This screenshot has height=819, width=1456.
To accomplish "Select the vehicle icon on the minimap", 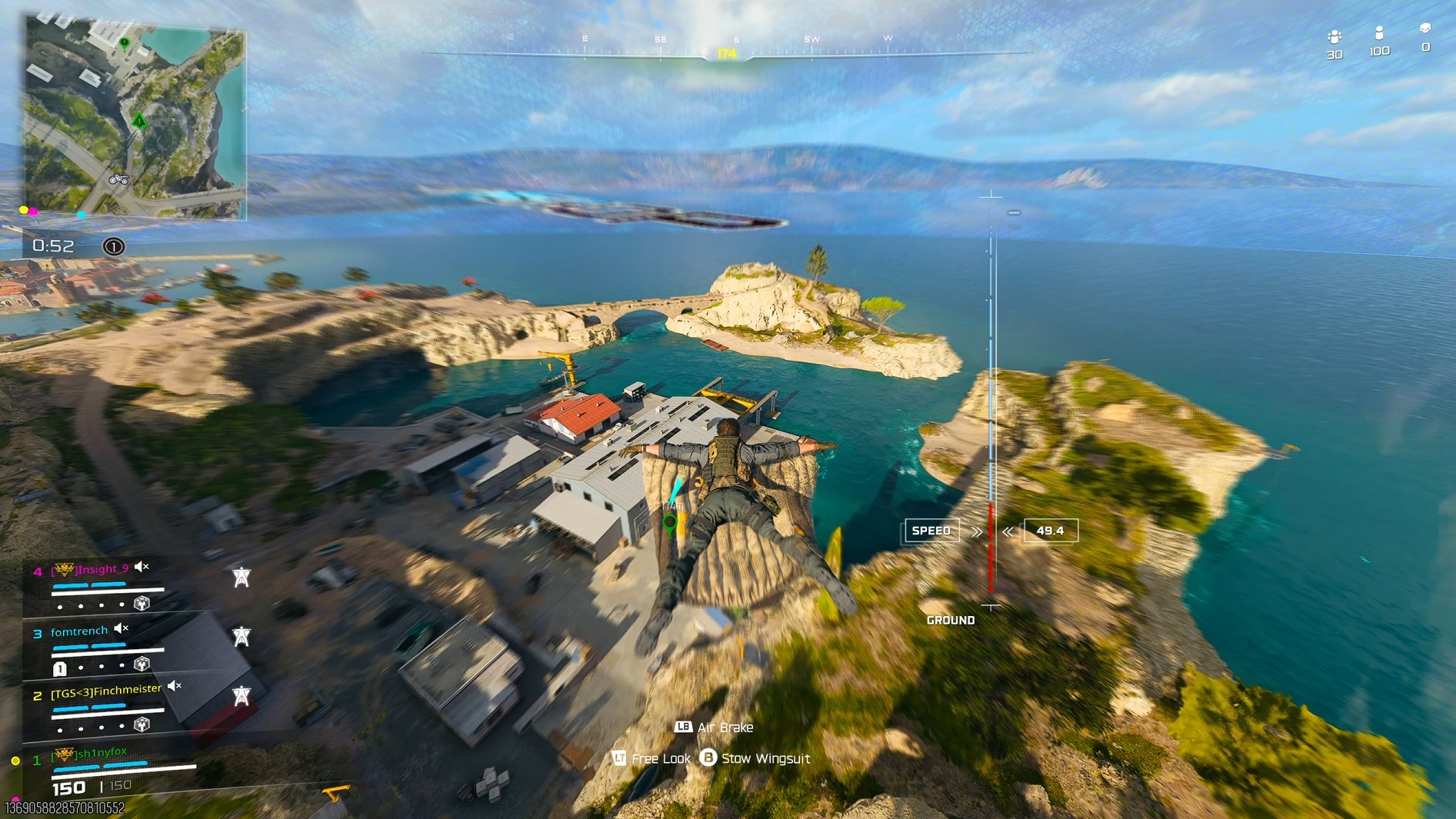I will [x=118, y=179].
